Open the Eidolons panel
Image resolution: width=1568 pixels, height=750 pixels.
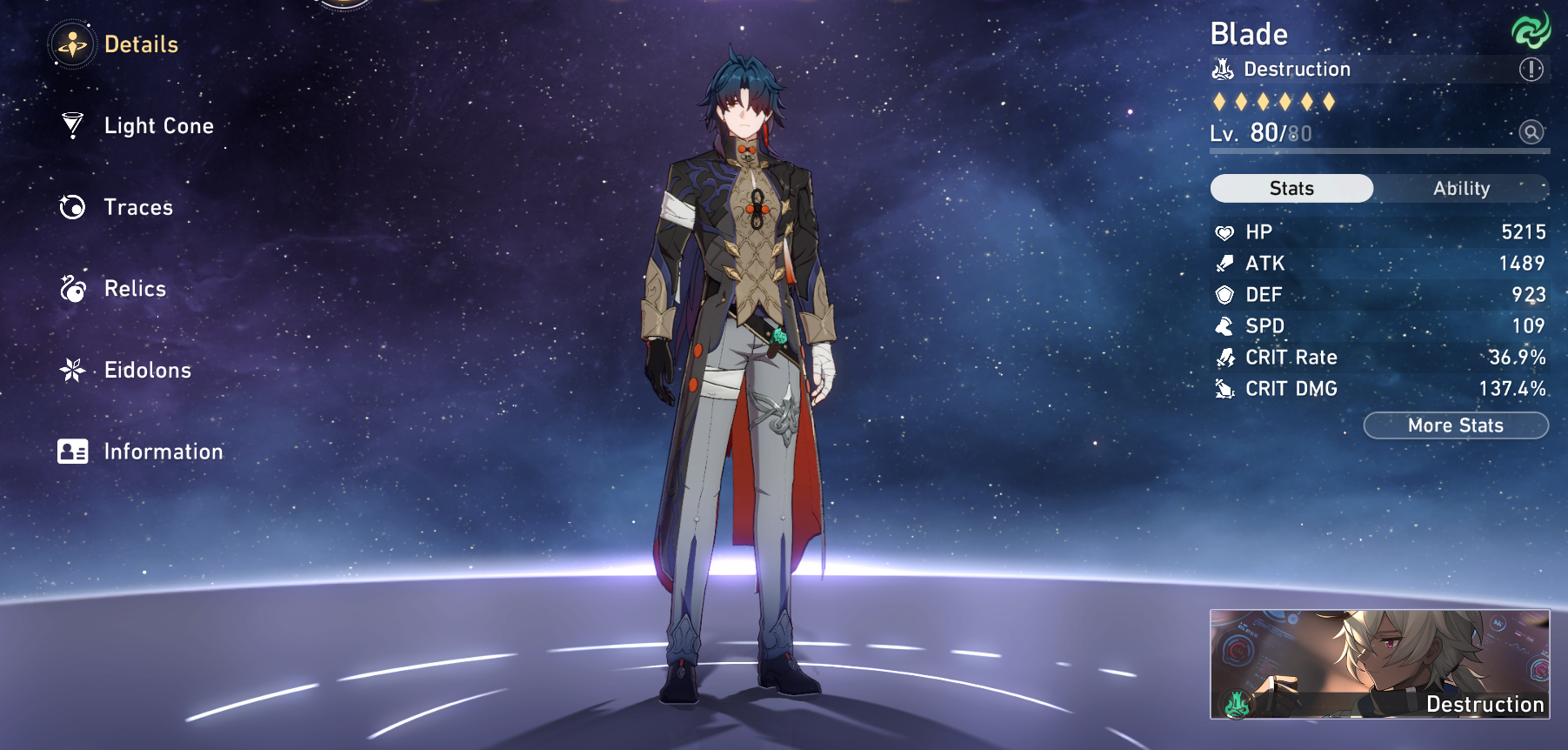point(146,371)
